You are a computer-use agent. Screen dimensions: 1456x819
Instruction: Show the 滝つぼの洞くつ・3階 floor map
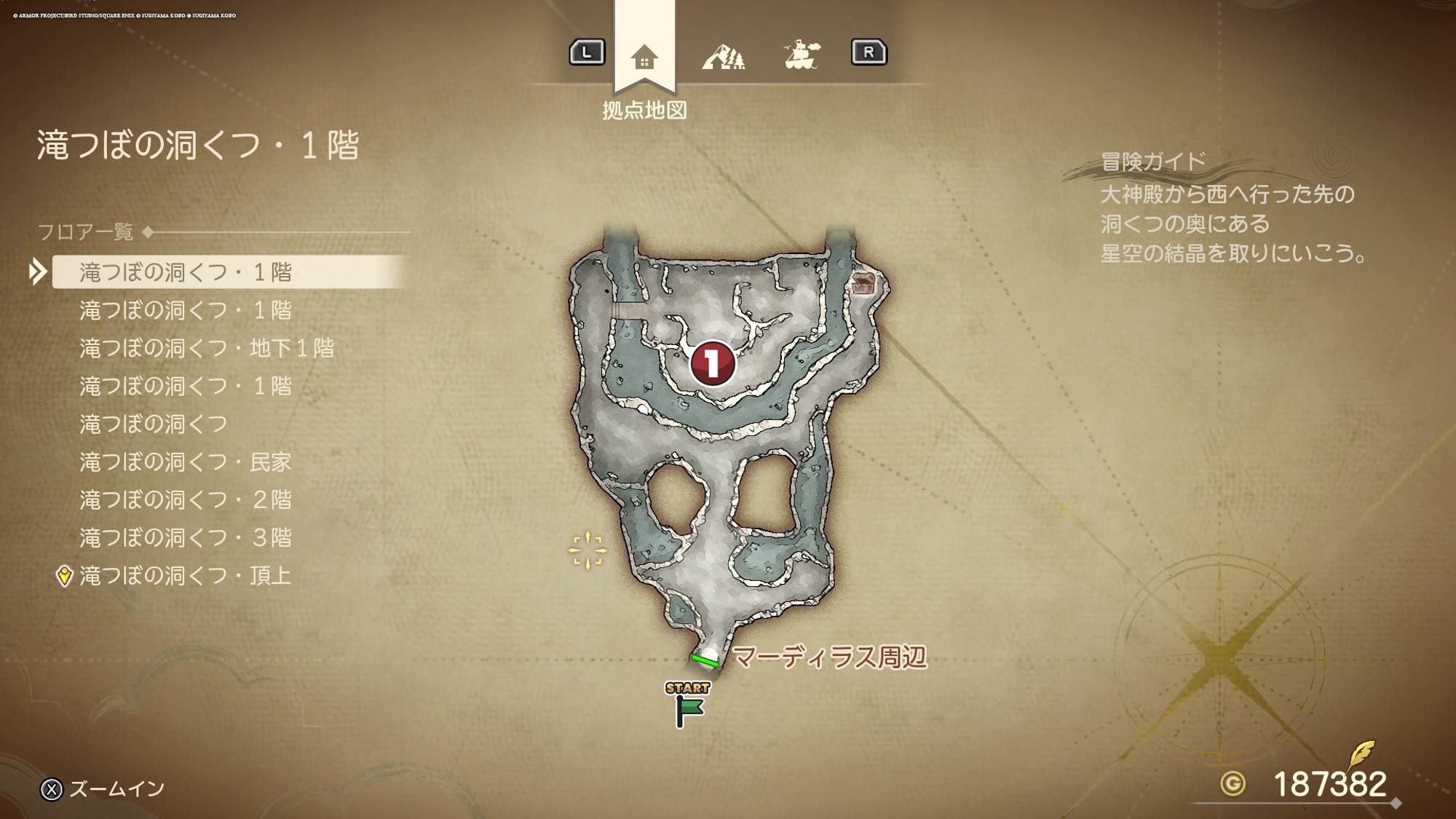coord(186,537)
